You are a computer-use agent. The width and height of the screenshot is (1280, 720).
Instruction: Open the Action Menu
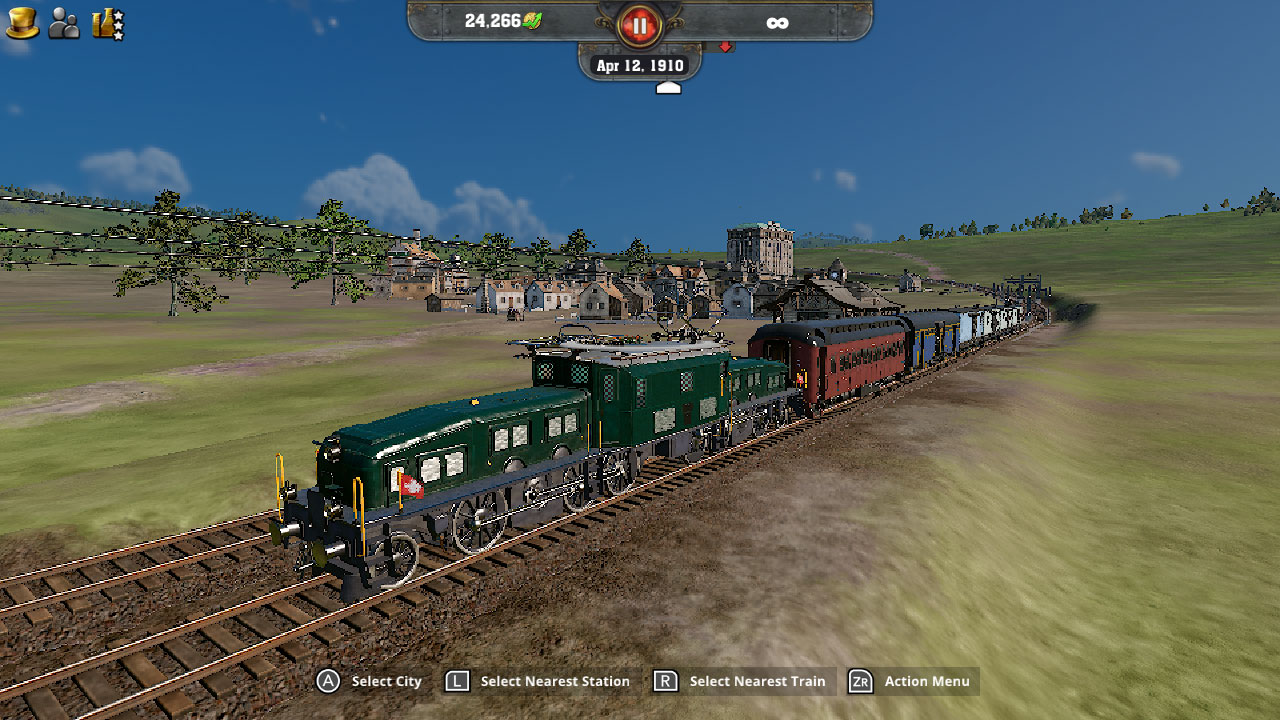[x=925, y=681]
